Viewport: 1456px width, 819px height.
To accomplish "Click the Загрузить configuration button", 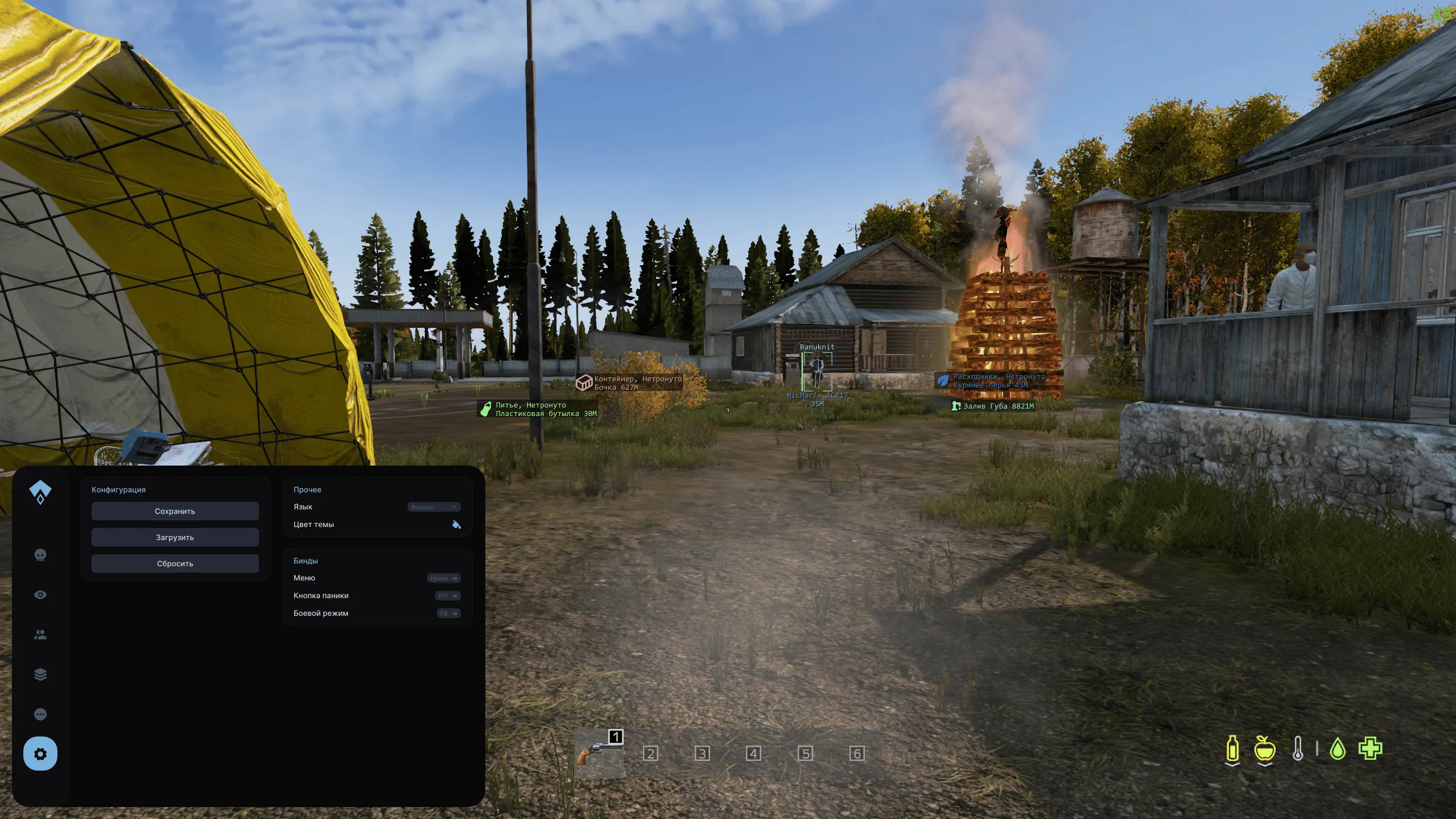I will click(x=175, y=537).
